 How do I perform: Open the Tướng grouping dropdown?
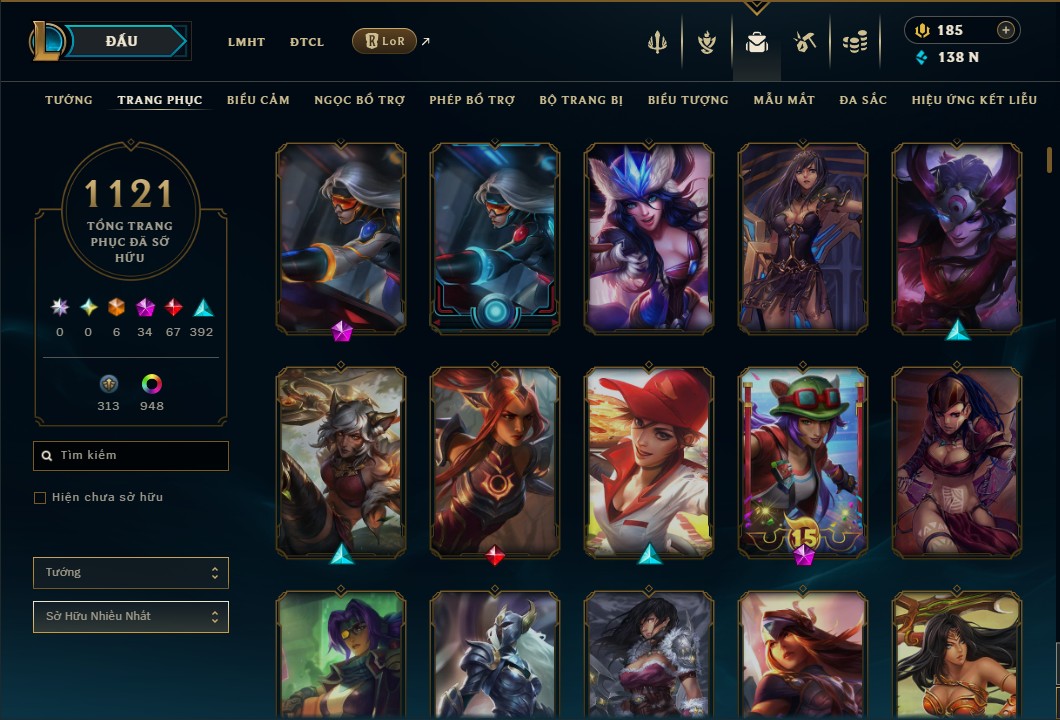click(131, 573)
